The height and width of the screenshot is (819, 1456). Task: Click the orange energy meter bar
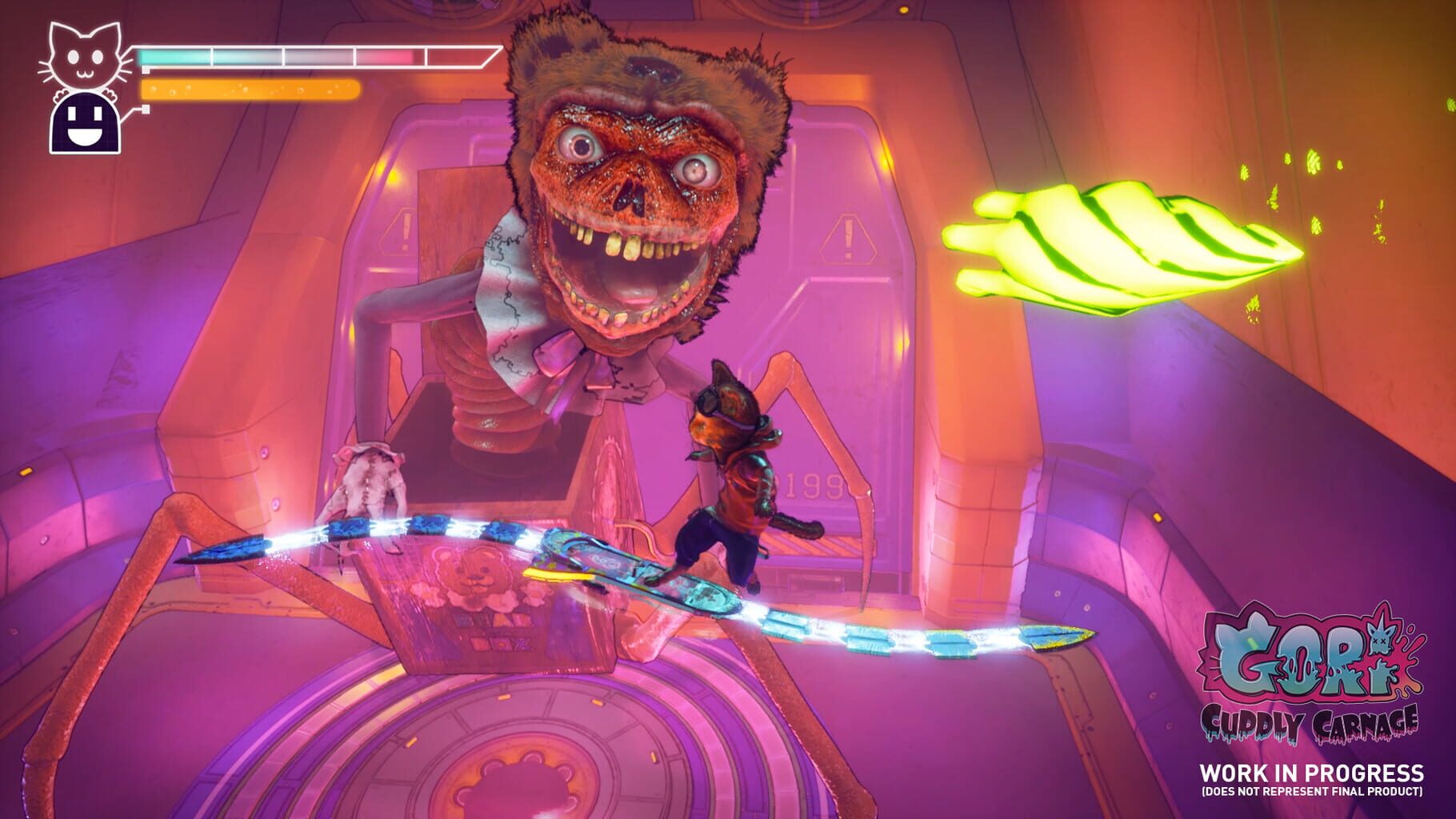(252, 88)
